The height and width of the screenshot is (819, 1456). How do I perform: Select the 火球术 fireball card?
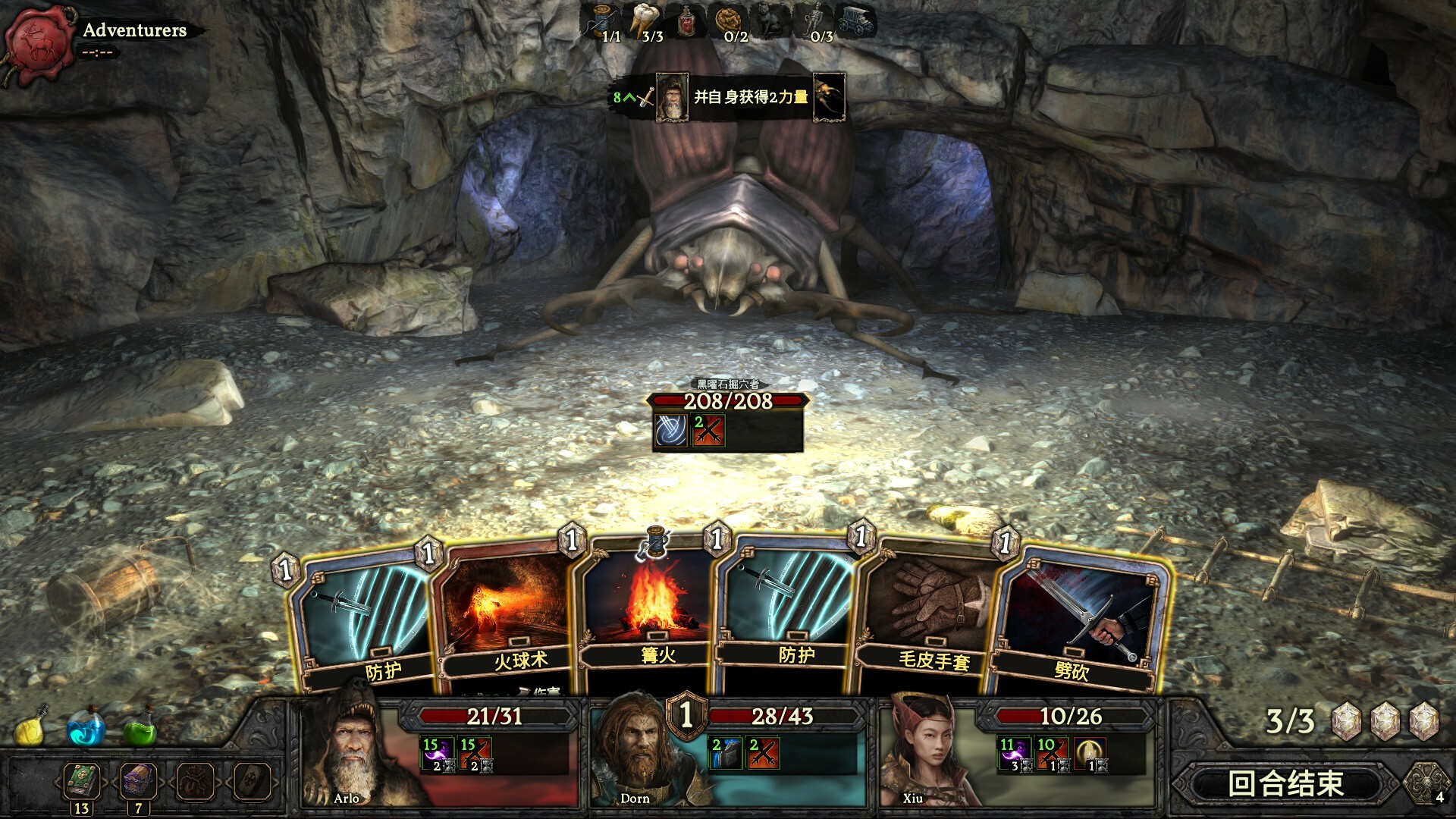(x=507, y=614)
